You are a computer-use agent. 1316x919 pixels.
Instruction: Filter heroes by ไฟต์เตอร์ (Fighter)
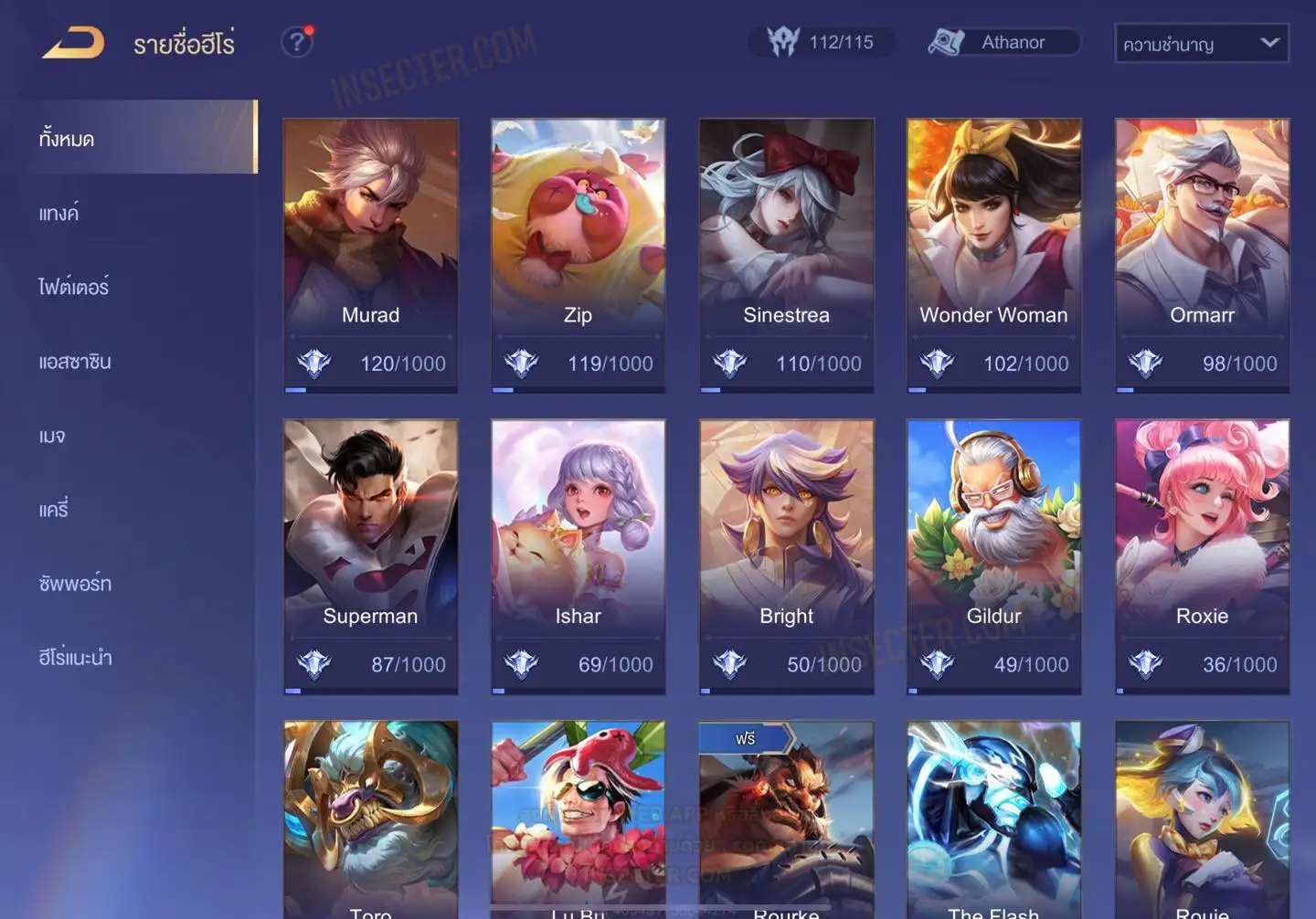click(73, 287)
